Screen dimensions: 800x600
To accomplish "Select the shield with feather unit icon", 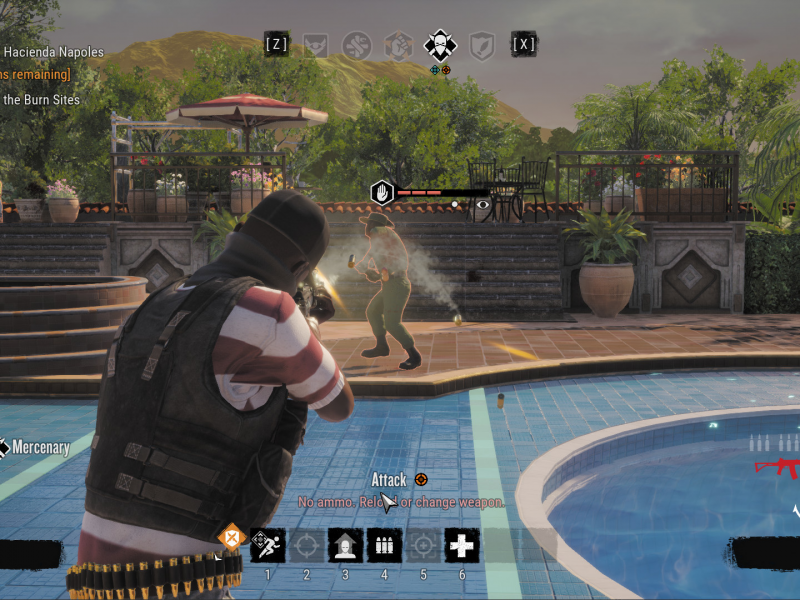I will 482,45.
